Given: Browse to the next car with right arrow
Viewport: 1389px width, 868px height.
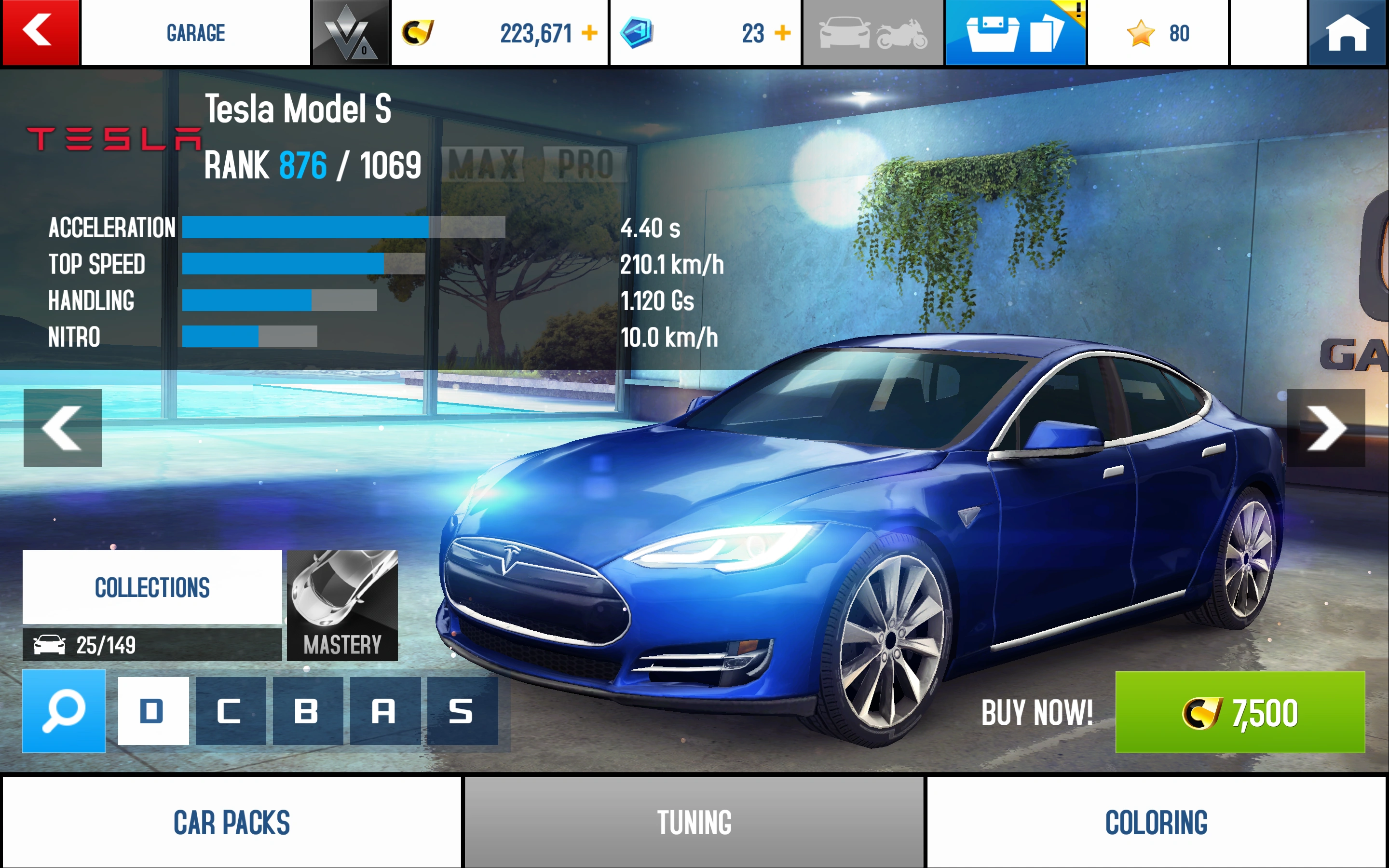Looking at the screenshot, I should tap(1326, 428).
